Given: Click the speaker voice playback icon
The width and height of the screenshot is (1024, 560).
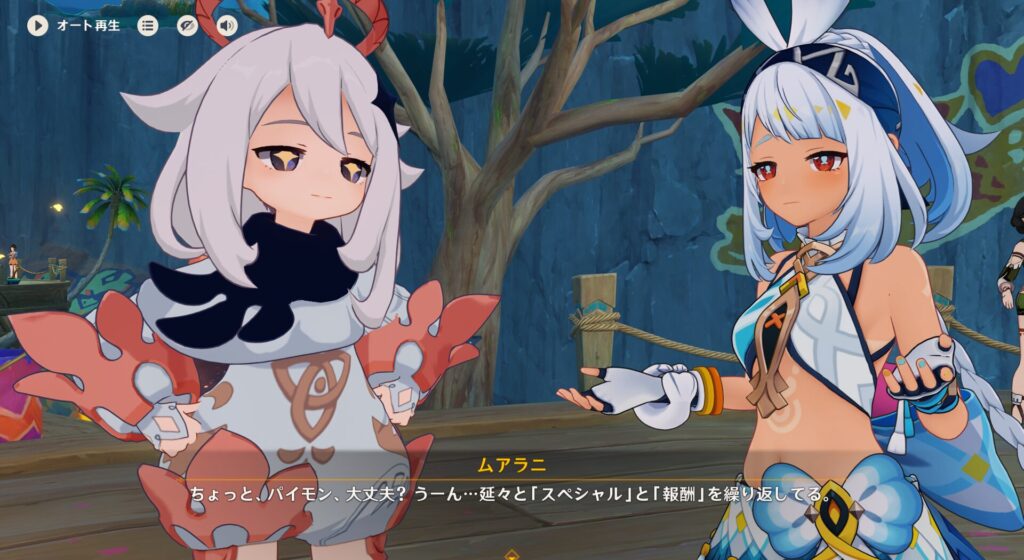Looking at the screenshot, I should click(x=227, y=25).
